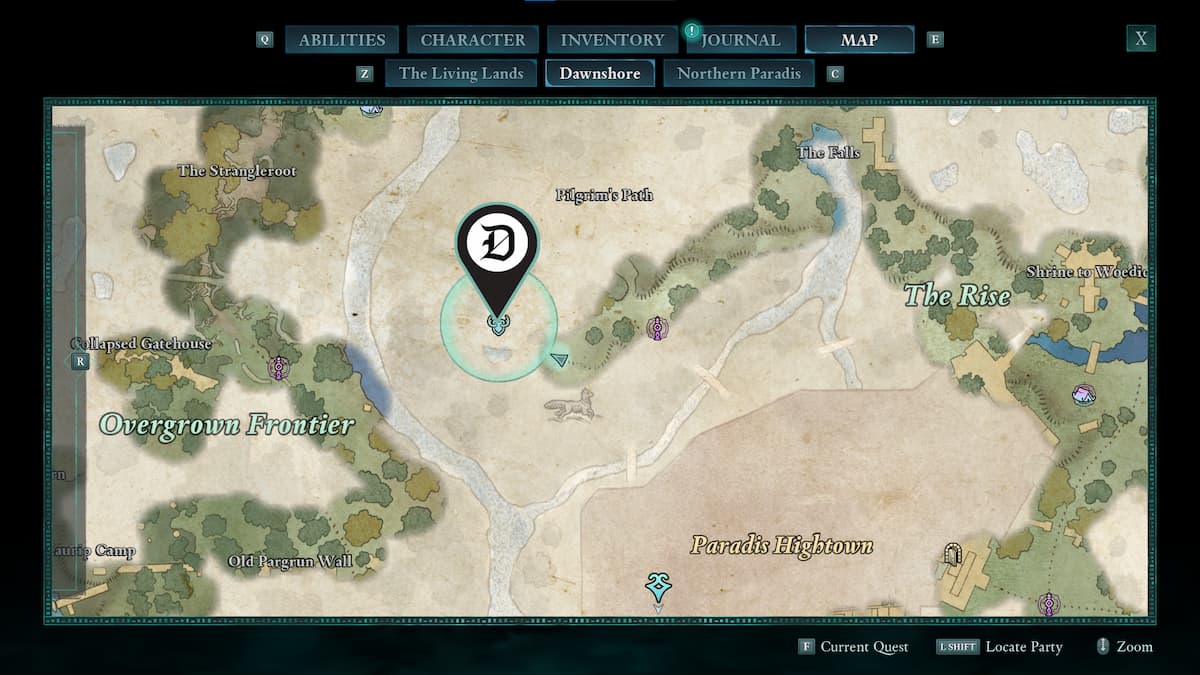The width and height of the screenshot is (1200, 675).
Task: Switch to the Character tab
Action: pyautogui.click(x=472, y=40)
